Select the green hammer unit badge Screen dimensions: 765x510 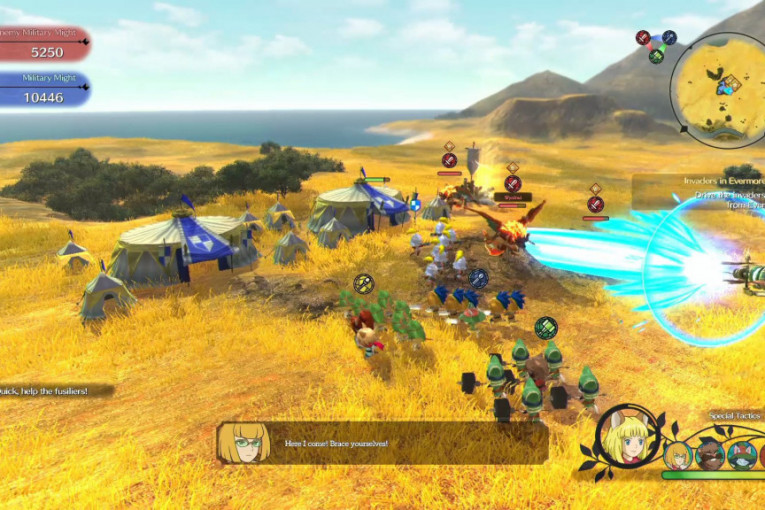(x=545, y=327)
